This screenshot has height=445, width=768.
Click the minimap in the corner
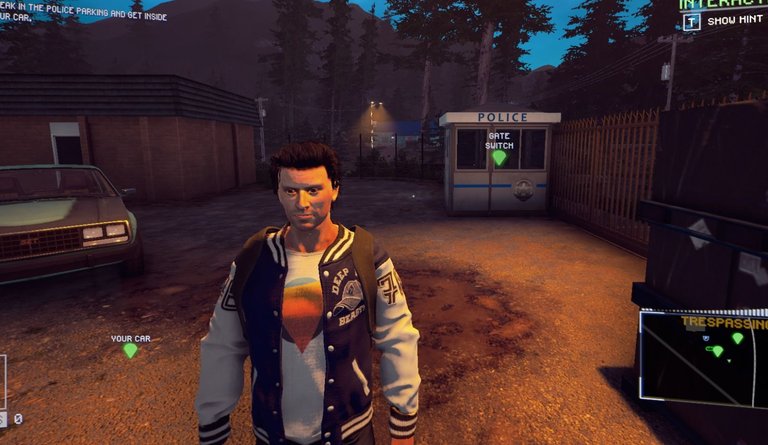[704, 357]
